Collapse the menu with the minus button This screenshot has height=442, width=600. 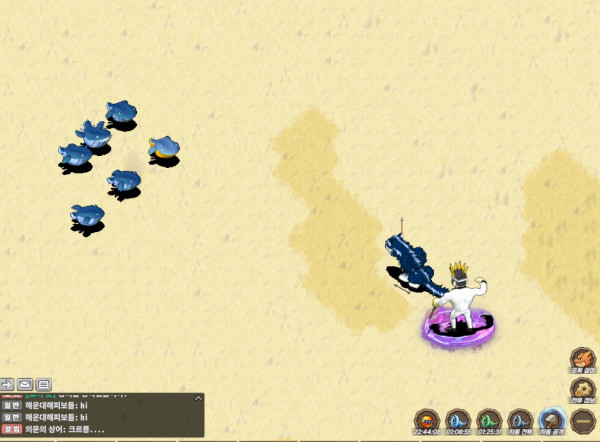[x=582, y=422]
